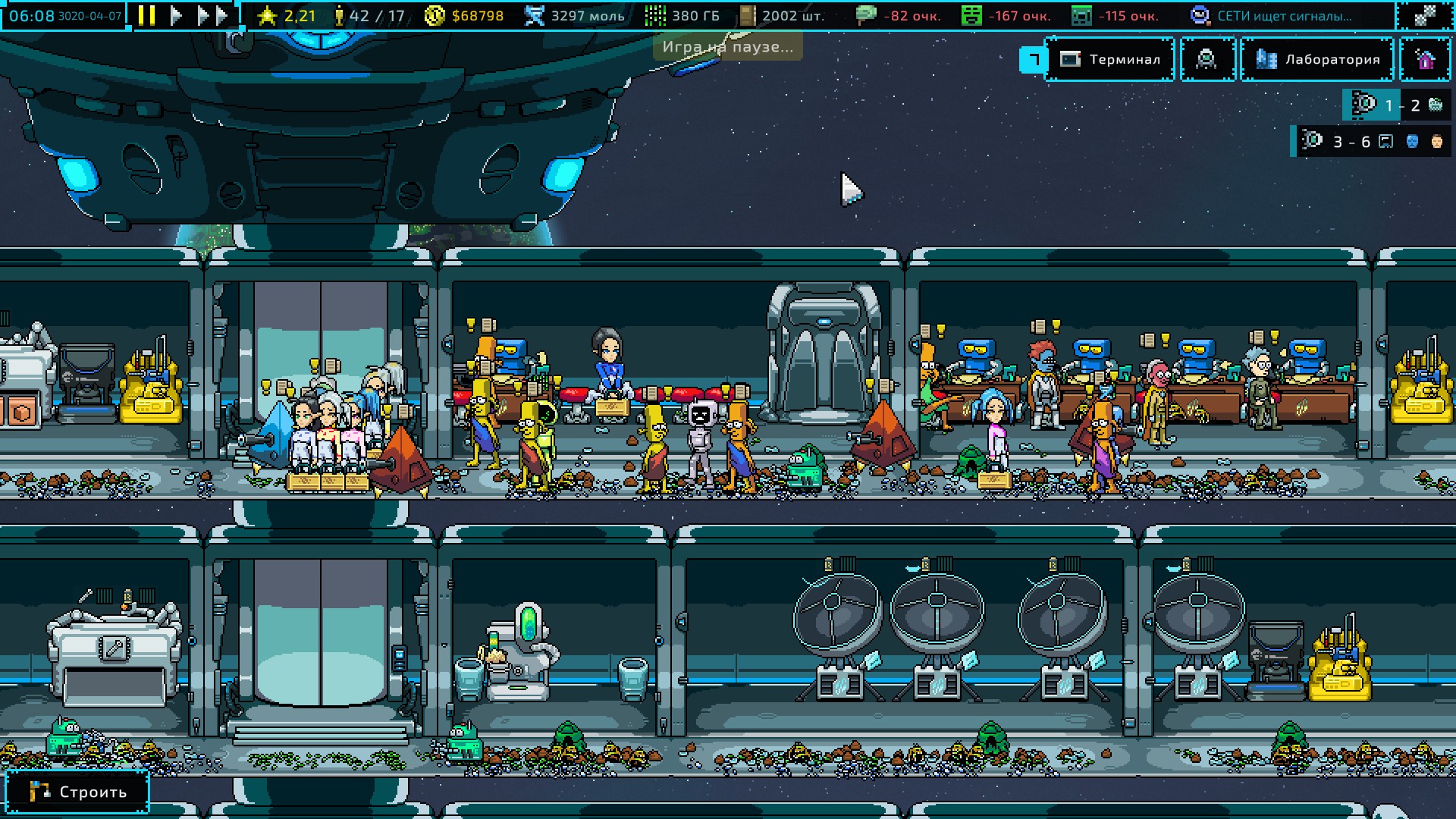This screenshot has height=819, width=1456.
Task: Click the spaceship icon button
Action: click(1207, 59)
